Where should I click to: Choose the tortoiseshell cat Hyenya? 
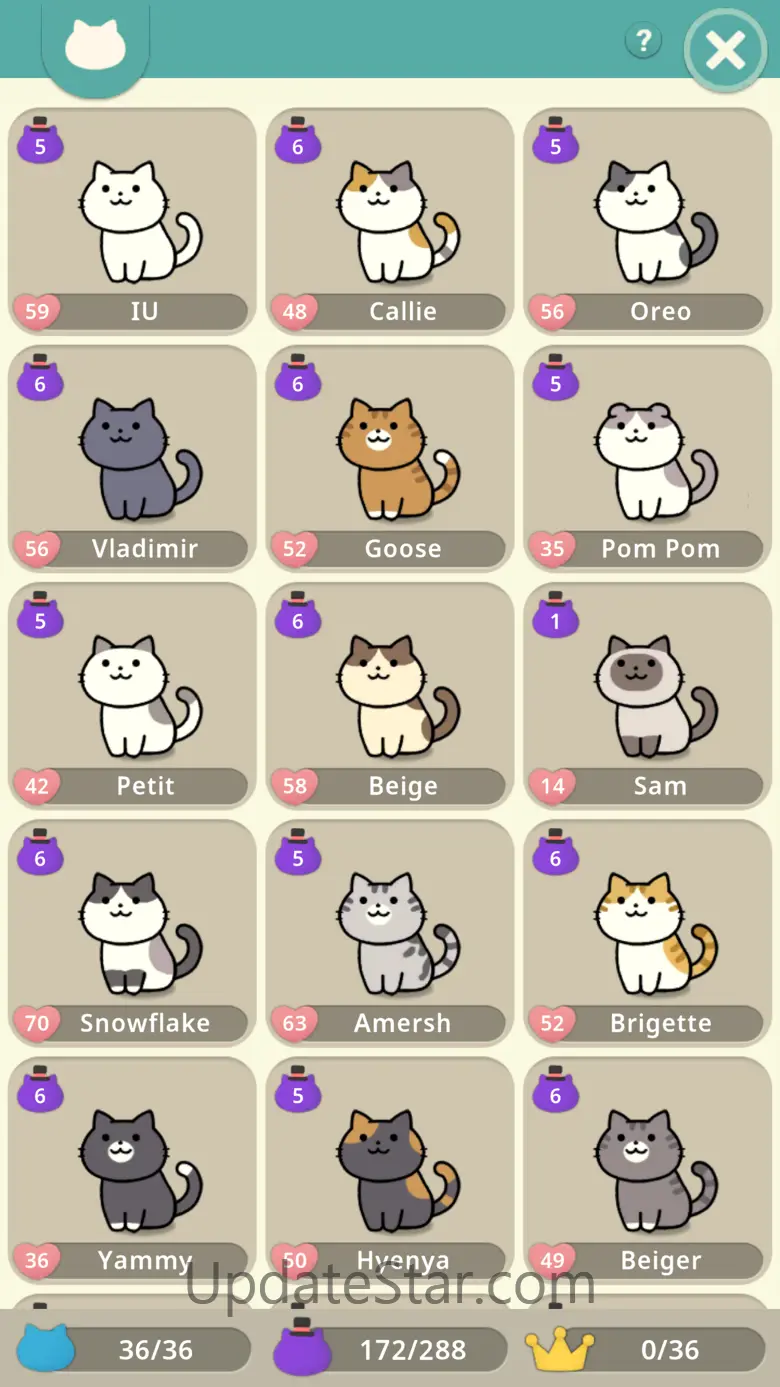click(x=390, y=1170)
